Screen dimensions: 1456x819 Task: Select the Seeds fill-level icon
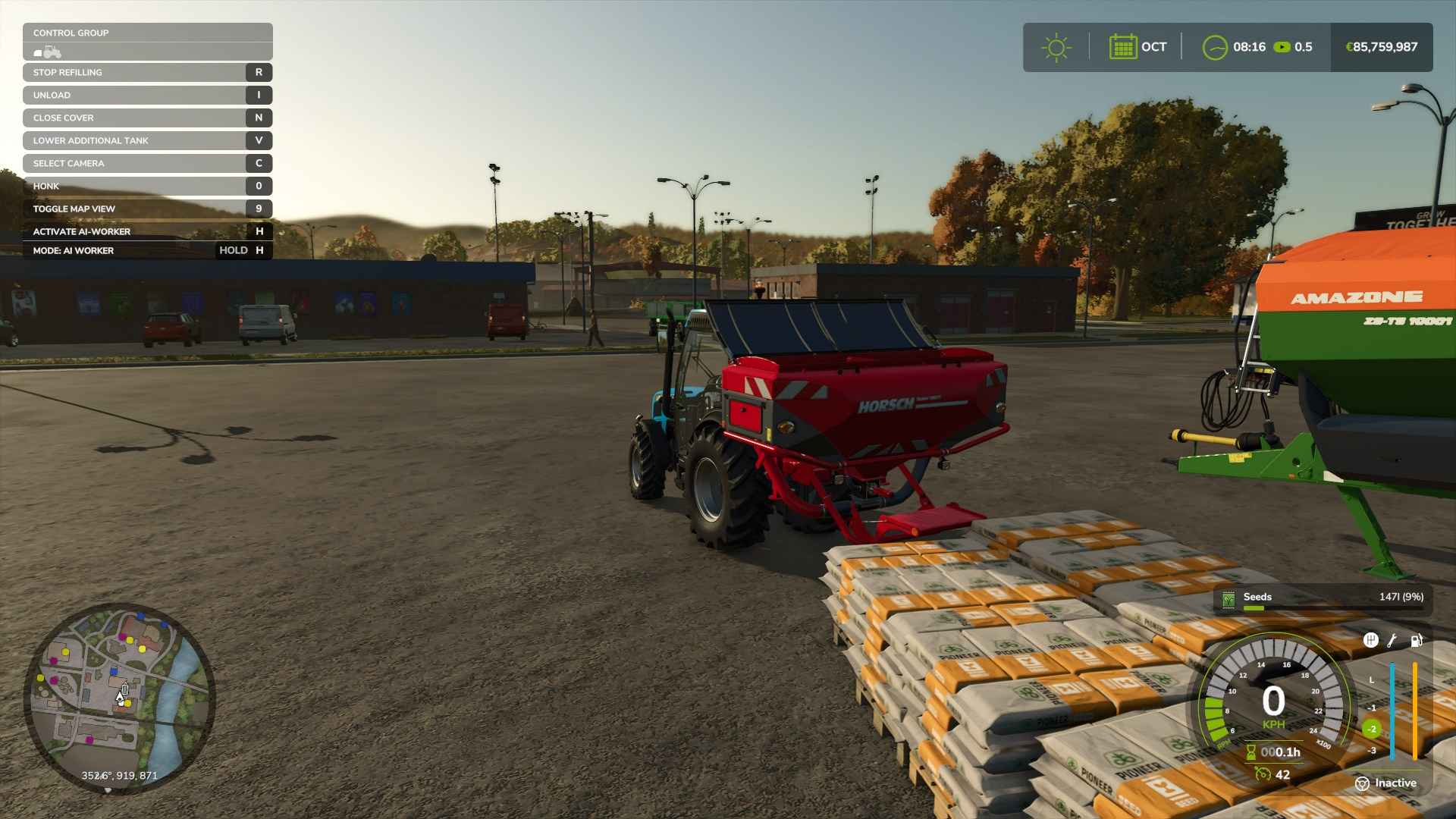coord(1228,599)
